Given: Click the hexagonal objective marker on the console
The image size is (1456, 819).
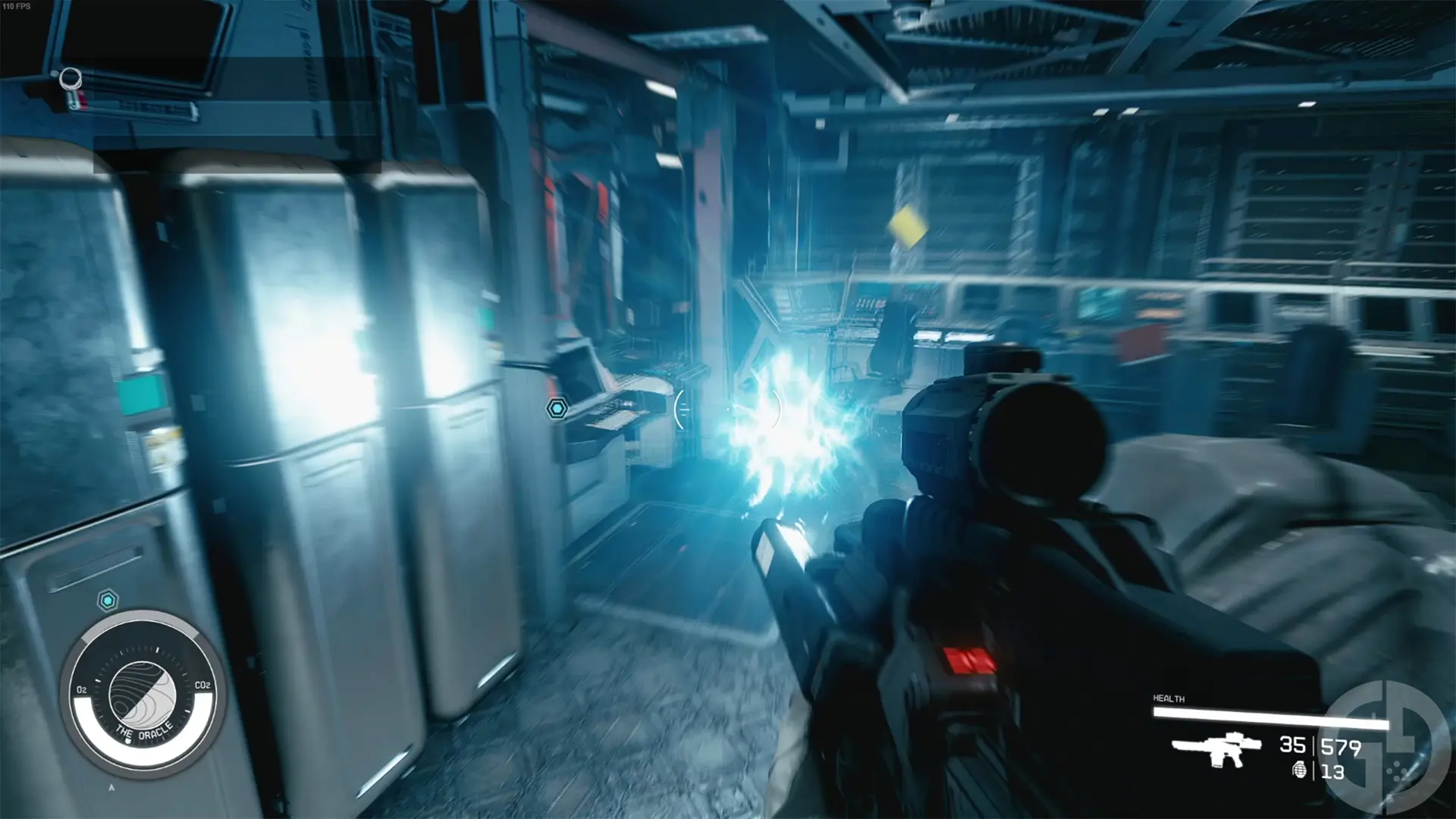Looking at the screenshot, I should tap(558, 408).
